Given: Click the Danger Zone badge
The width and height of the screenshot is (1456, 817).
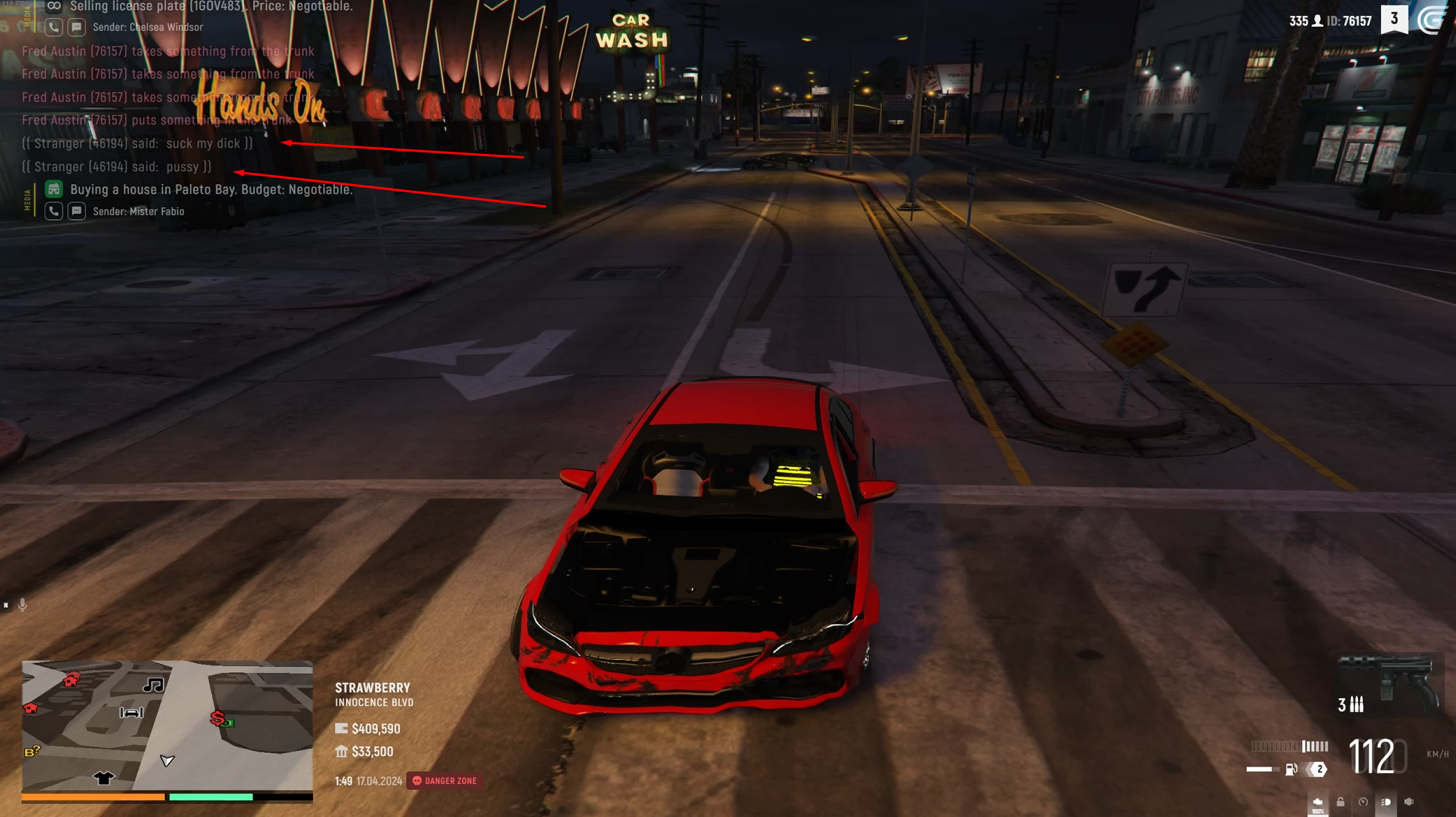Looking at the screenshot, I should (x=445, y=781).
